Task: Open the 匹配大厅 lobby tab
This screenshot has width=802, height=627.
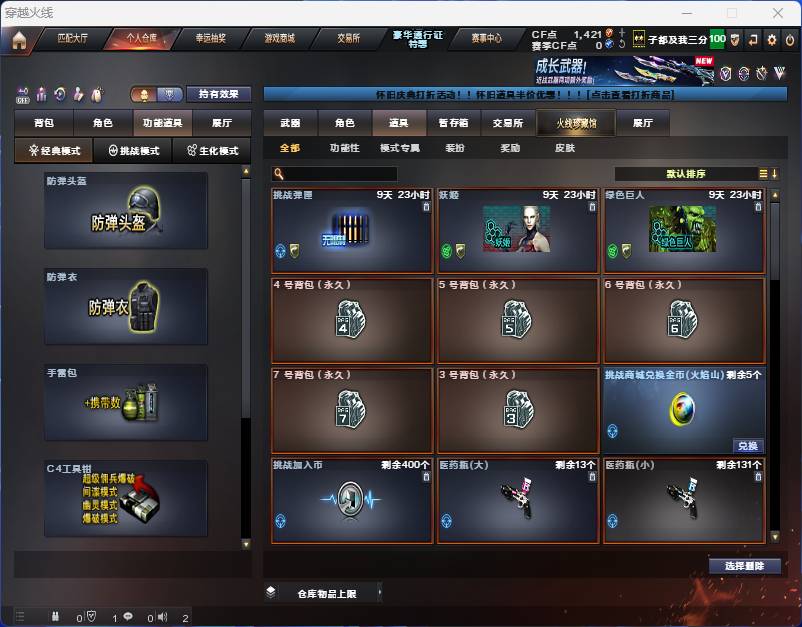Action: (71, 39)
